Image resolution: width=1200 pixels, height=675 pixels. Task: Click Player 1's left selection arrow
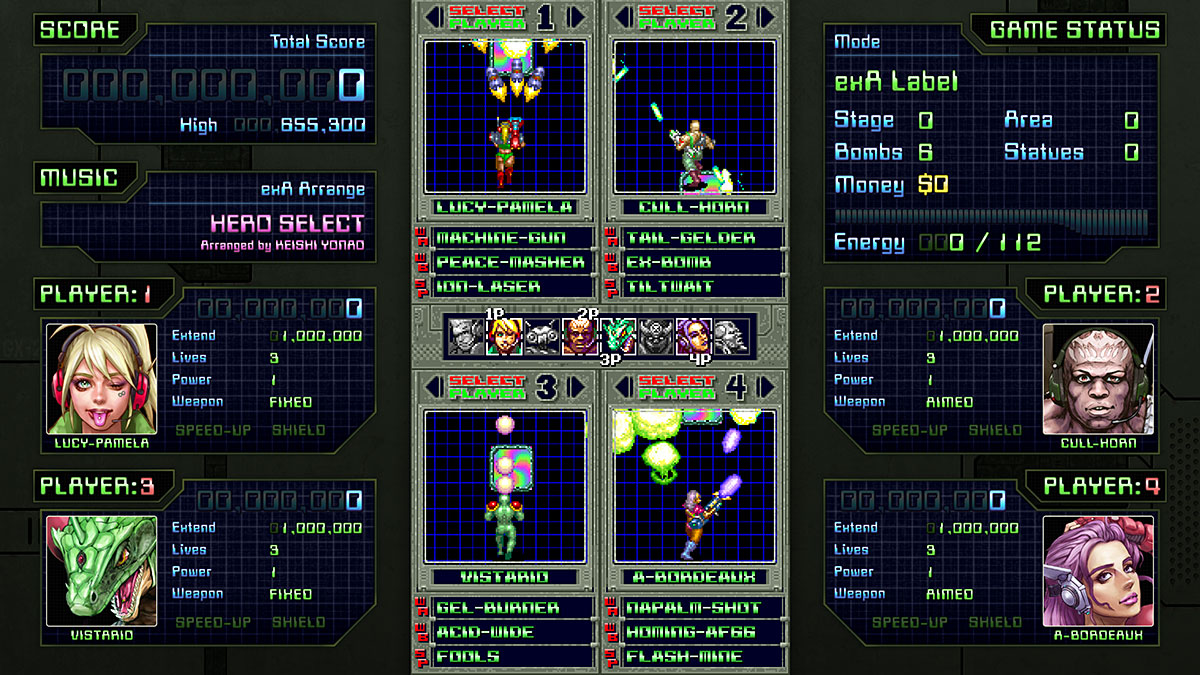[433, 17]
